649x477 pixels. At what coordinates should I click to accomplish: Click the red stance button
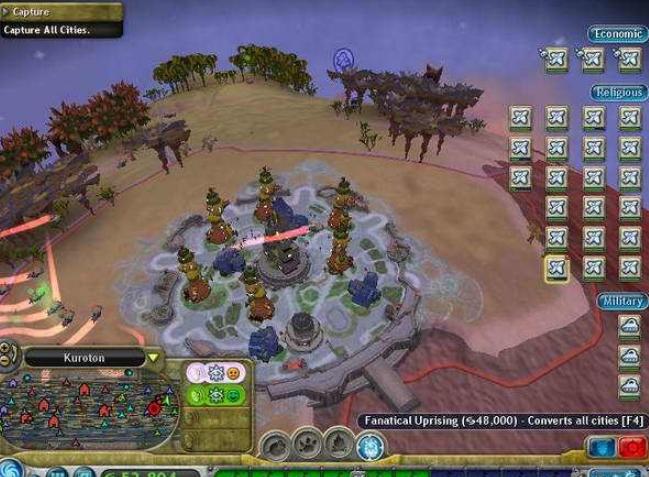click(x=630, y=449)
